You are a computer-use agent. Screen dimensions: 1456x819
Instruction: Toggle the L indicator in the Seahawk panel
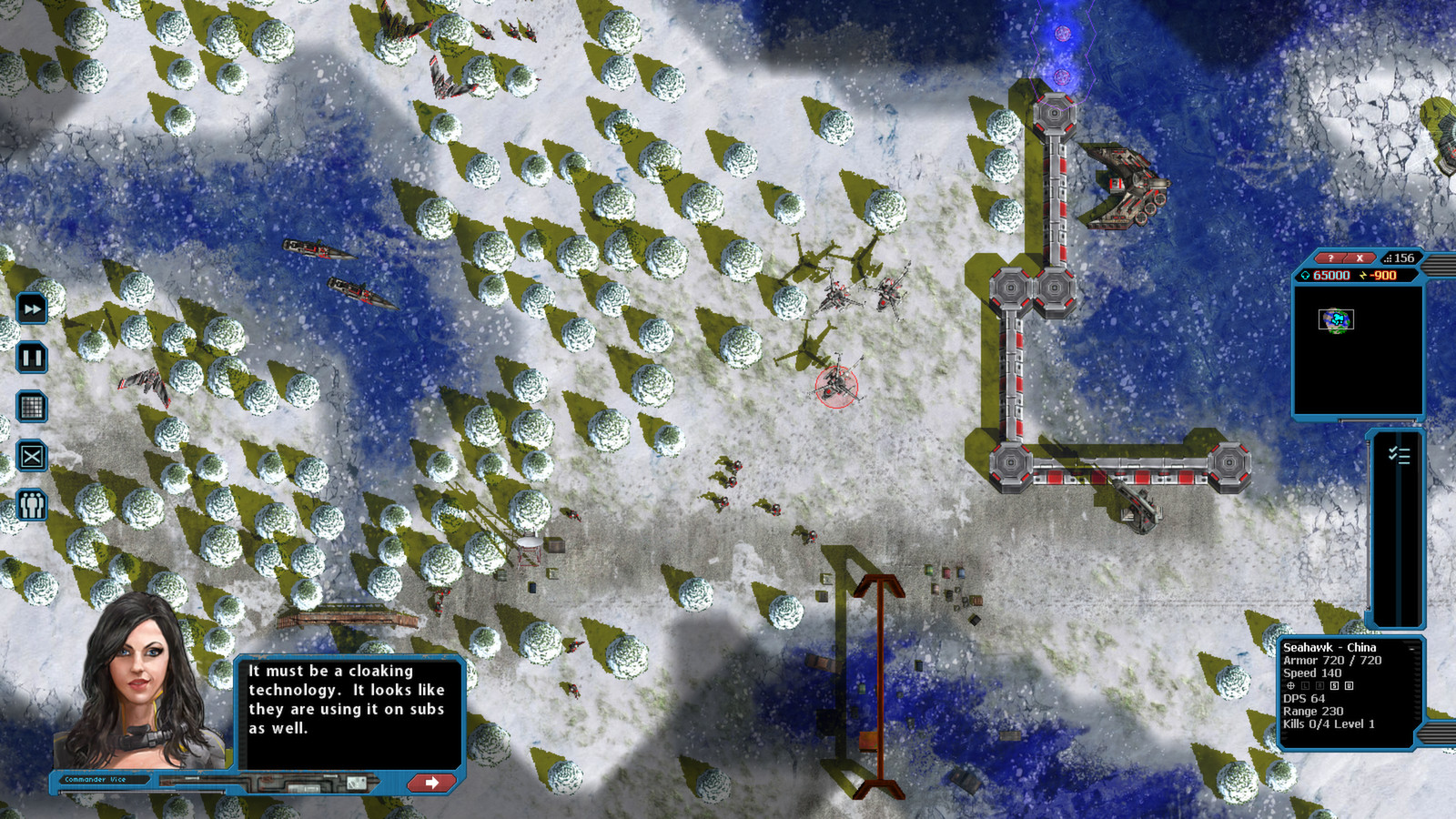(x=1305, y=685)
